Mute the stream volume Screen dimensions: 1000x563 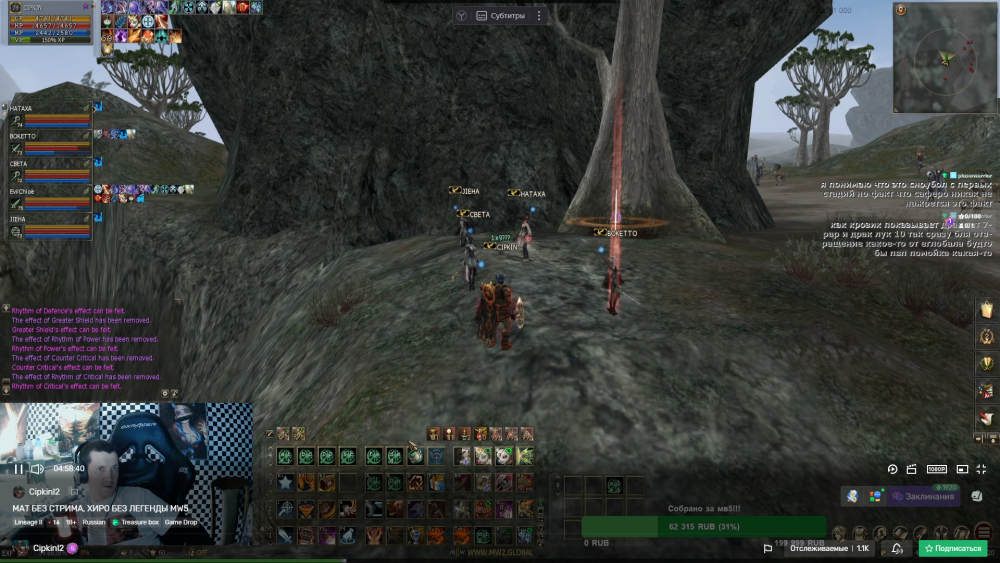[38, 468]
